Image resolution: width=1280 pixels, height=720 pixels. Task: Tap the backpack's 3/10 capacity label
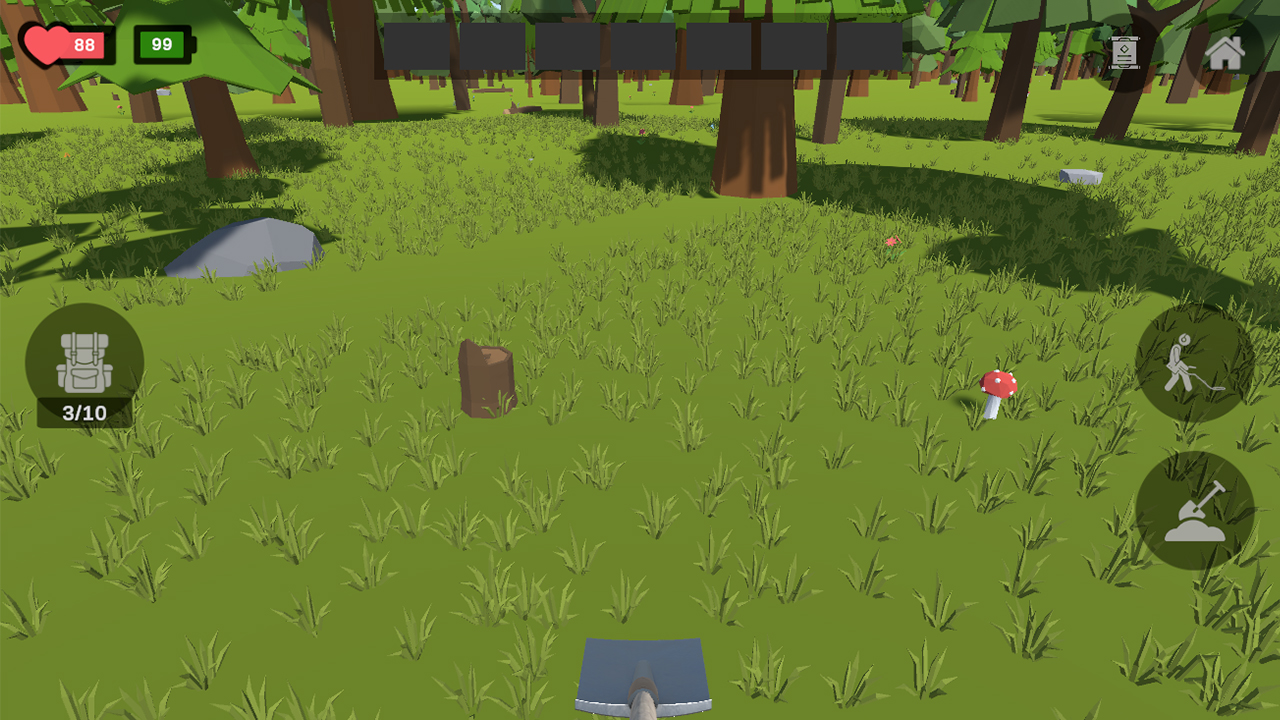point(85,410)
